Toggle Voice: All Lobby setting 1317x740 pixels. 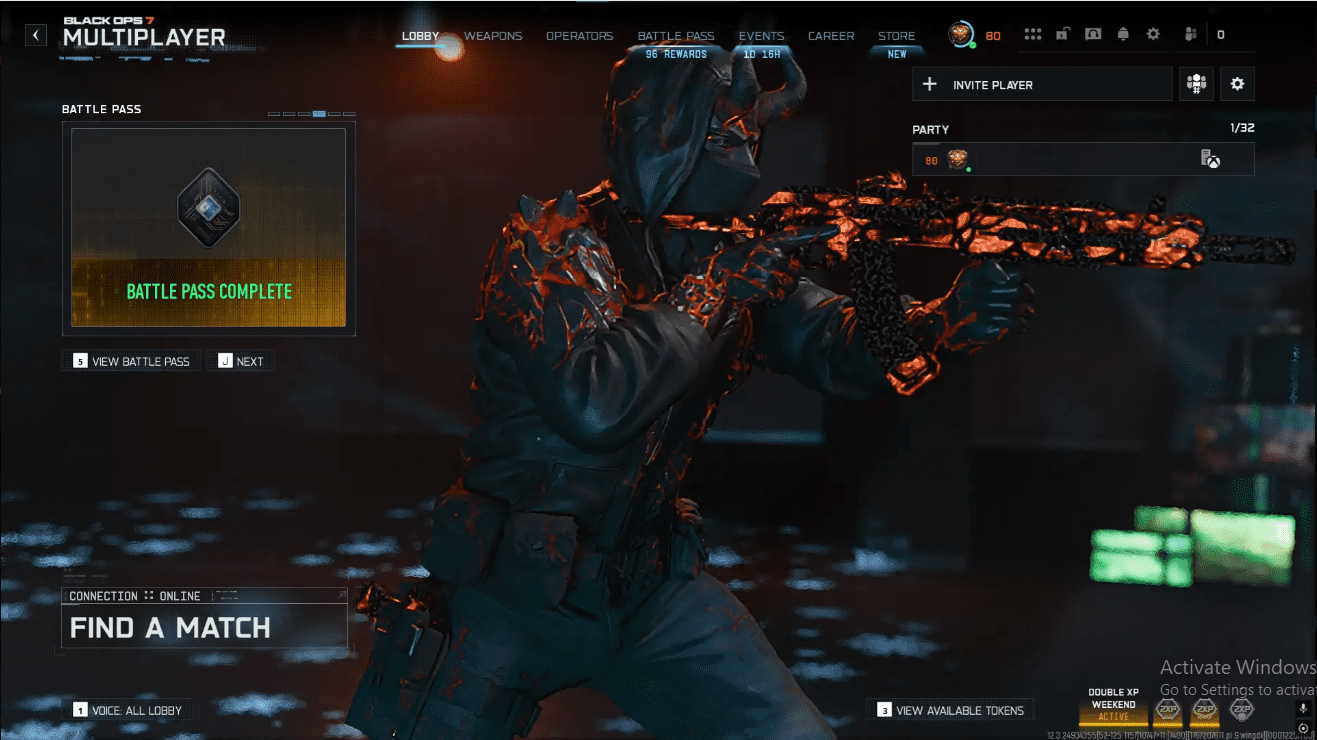[x=128, y=709]
